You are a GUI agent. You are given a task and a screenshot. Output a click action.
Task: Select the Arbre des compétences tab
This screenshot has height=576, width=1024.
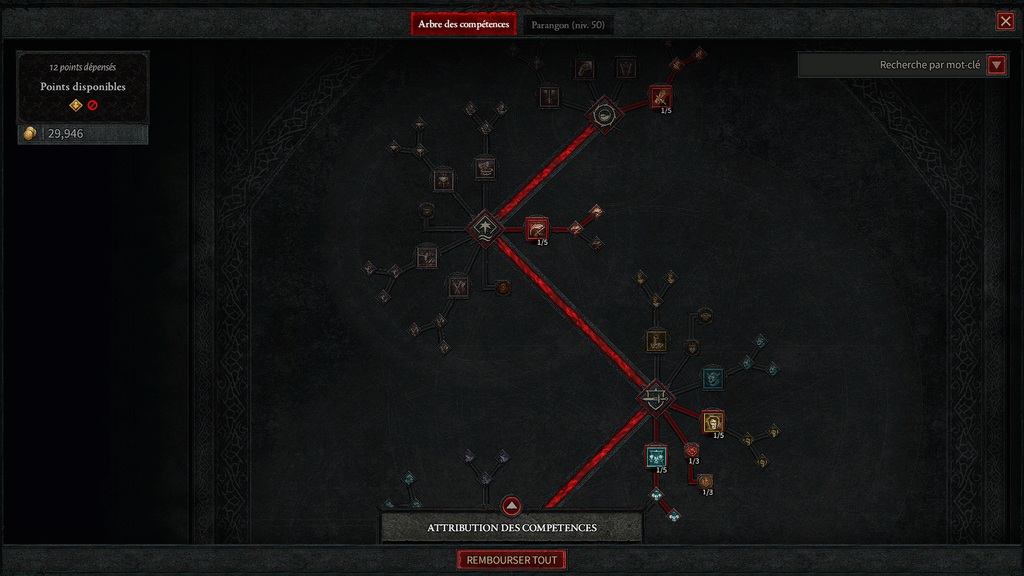point(463,24)
